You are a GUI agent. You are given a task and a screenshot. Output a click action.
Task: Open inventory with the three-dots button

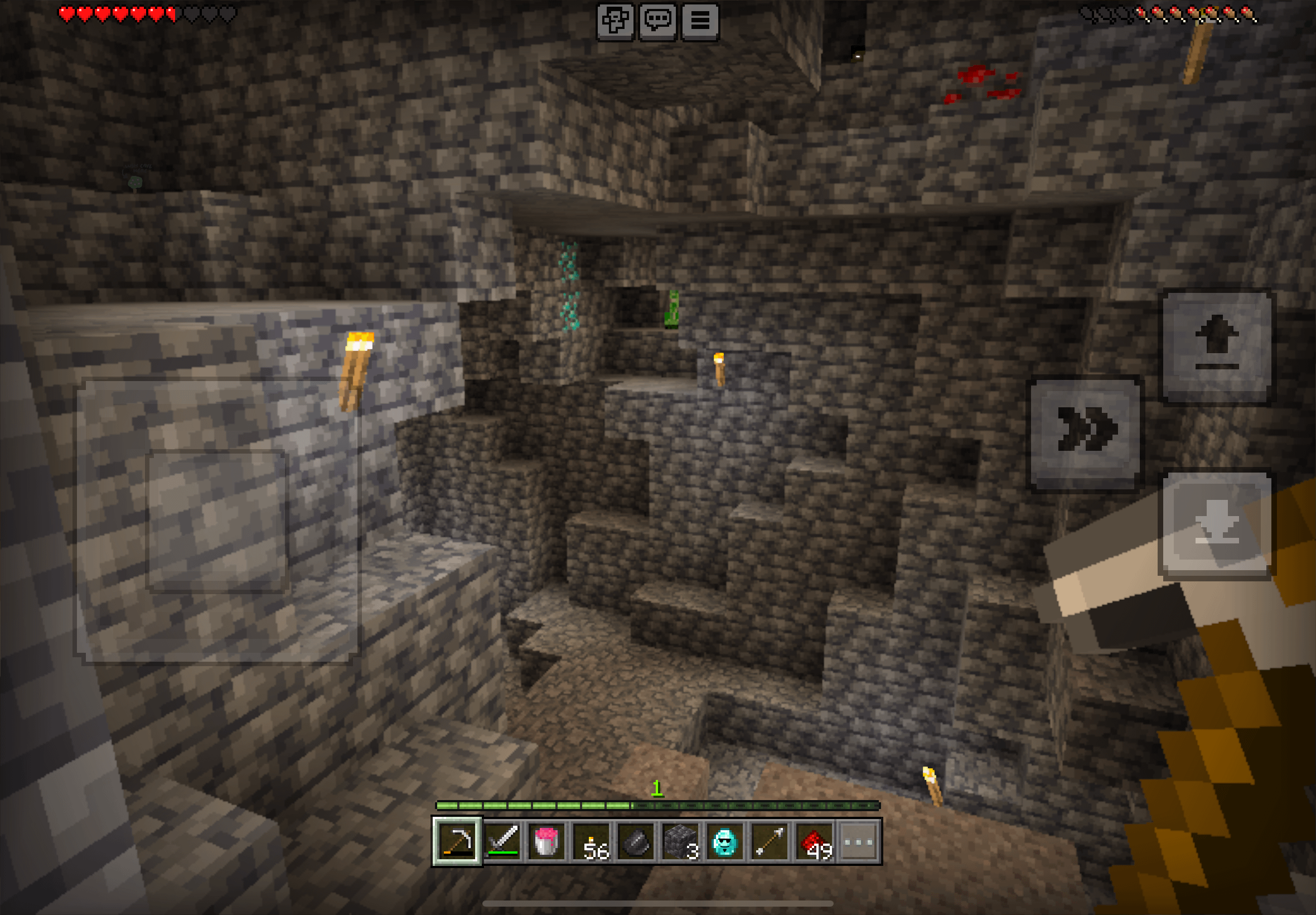coord(859,841)
